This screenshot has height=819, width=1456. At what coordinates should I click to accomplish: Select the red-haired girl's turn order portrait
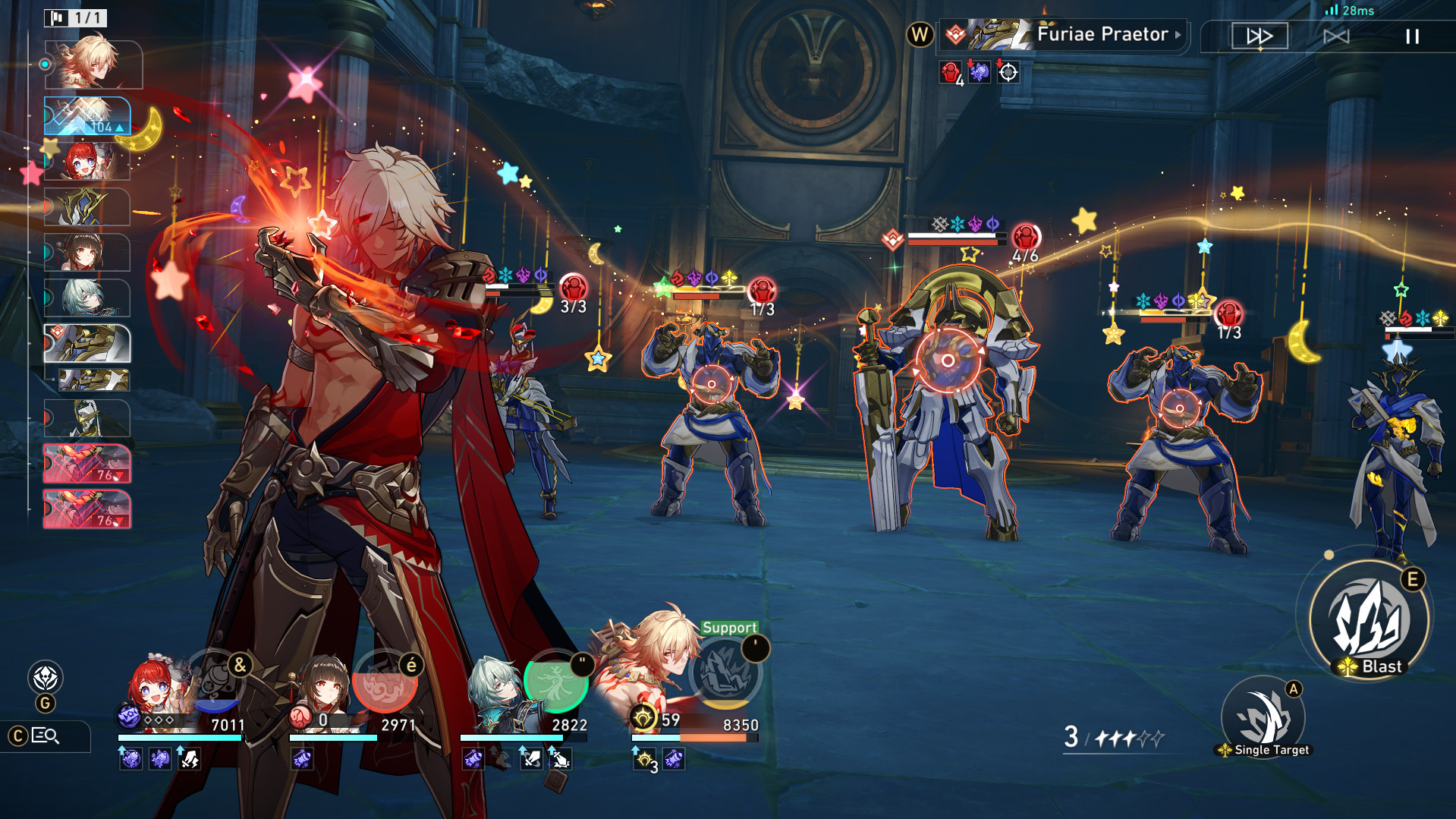[x=87, y=161]
